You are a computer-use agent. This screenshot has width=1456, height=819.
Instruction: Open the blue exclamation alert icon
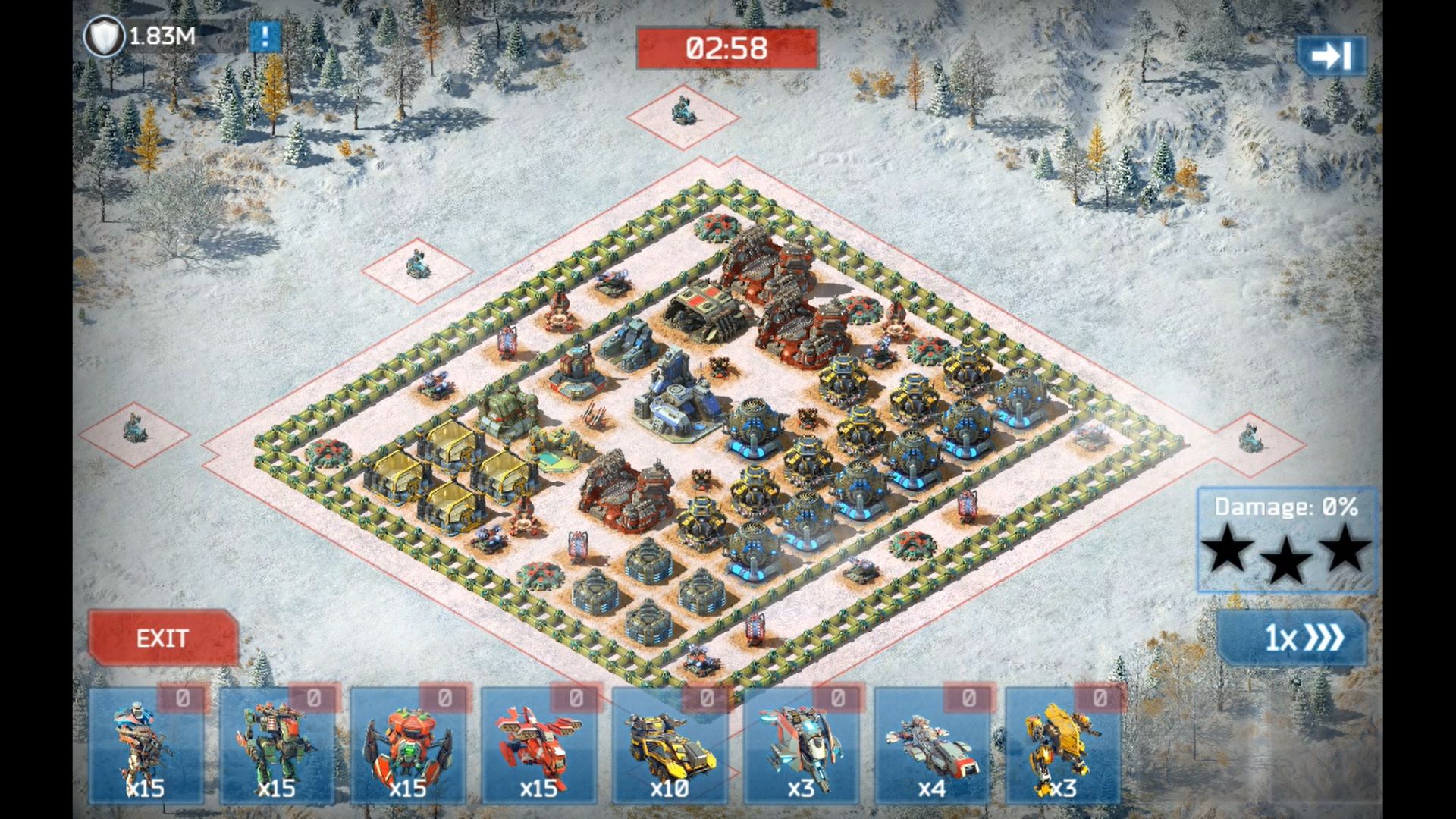point(265,36)
